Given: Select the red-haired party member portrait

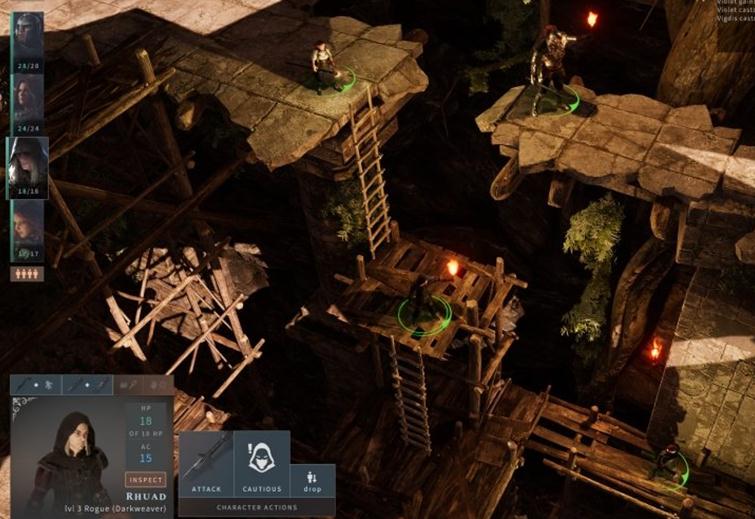Looking at the screenshot, I should pyautogui.click(x=27, y=227).
